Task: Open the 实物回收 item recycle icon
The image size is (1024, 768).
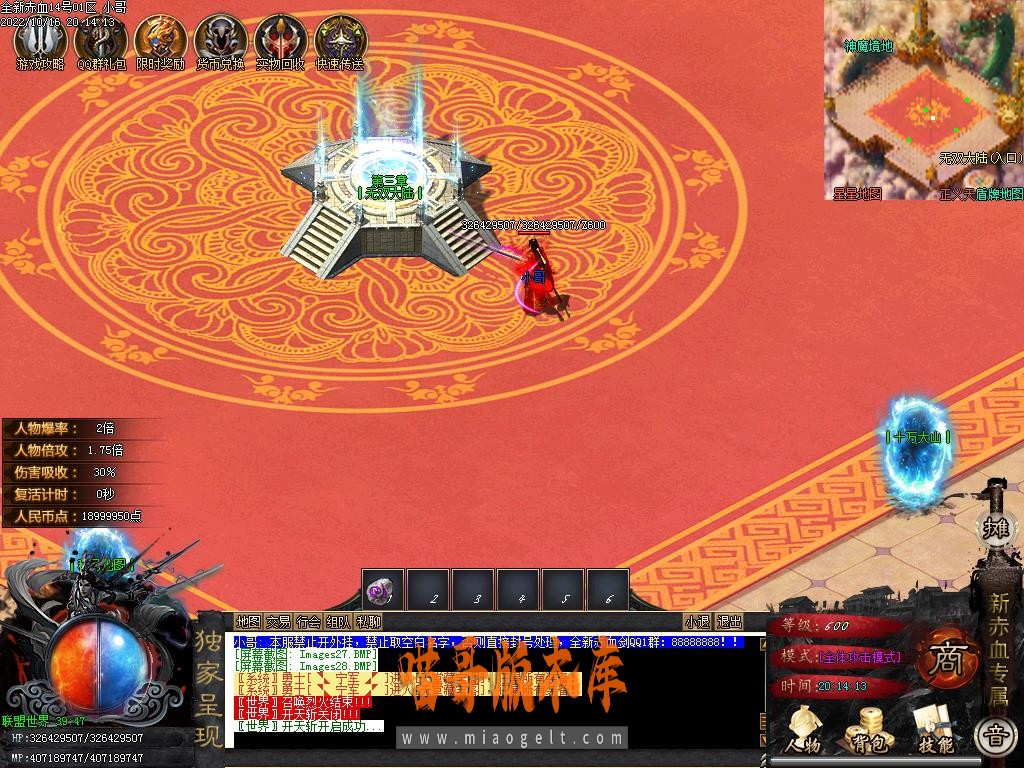Action: click(280, 40)
